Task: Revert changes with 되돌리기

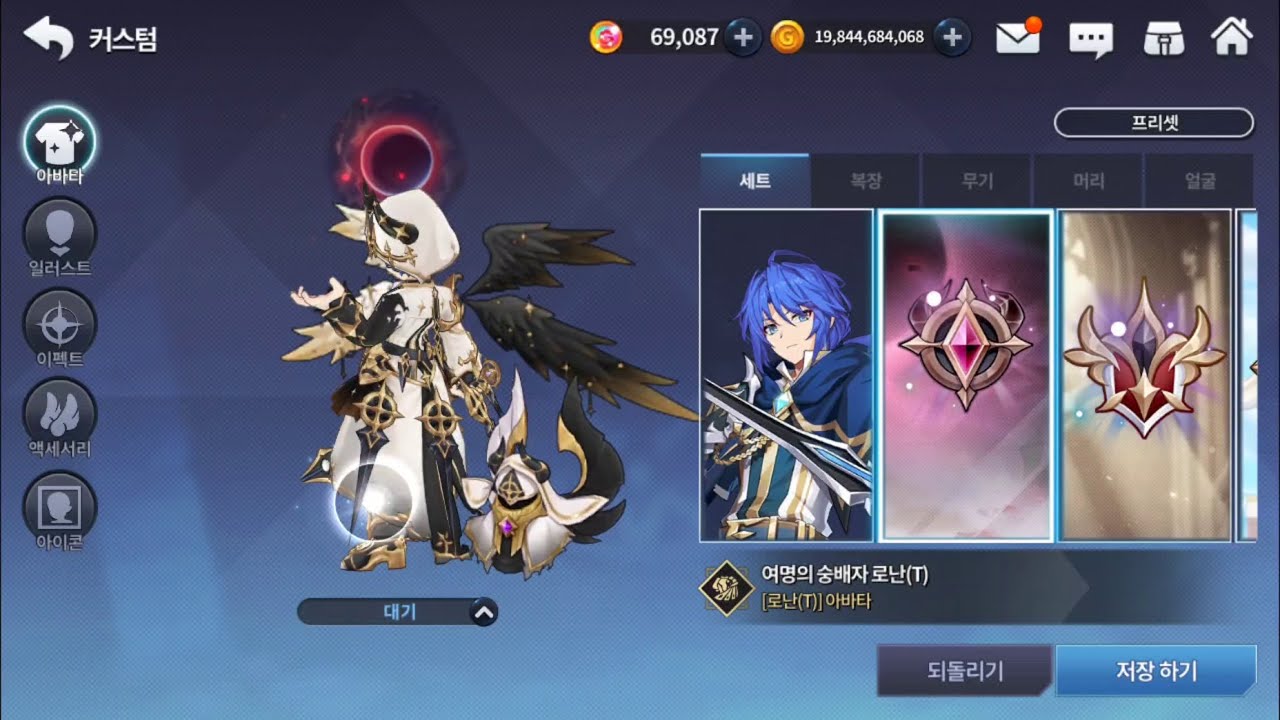Action: click(964, 670)
